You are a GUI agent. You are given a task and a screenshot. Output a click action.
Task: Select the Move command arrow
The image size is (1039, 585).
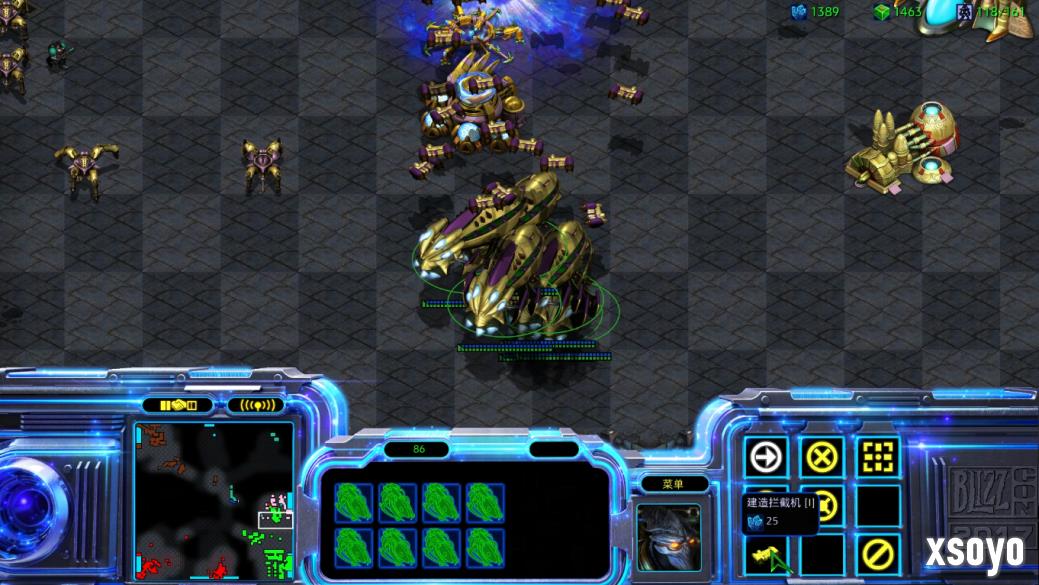[x=766, y=458]
